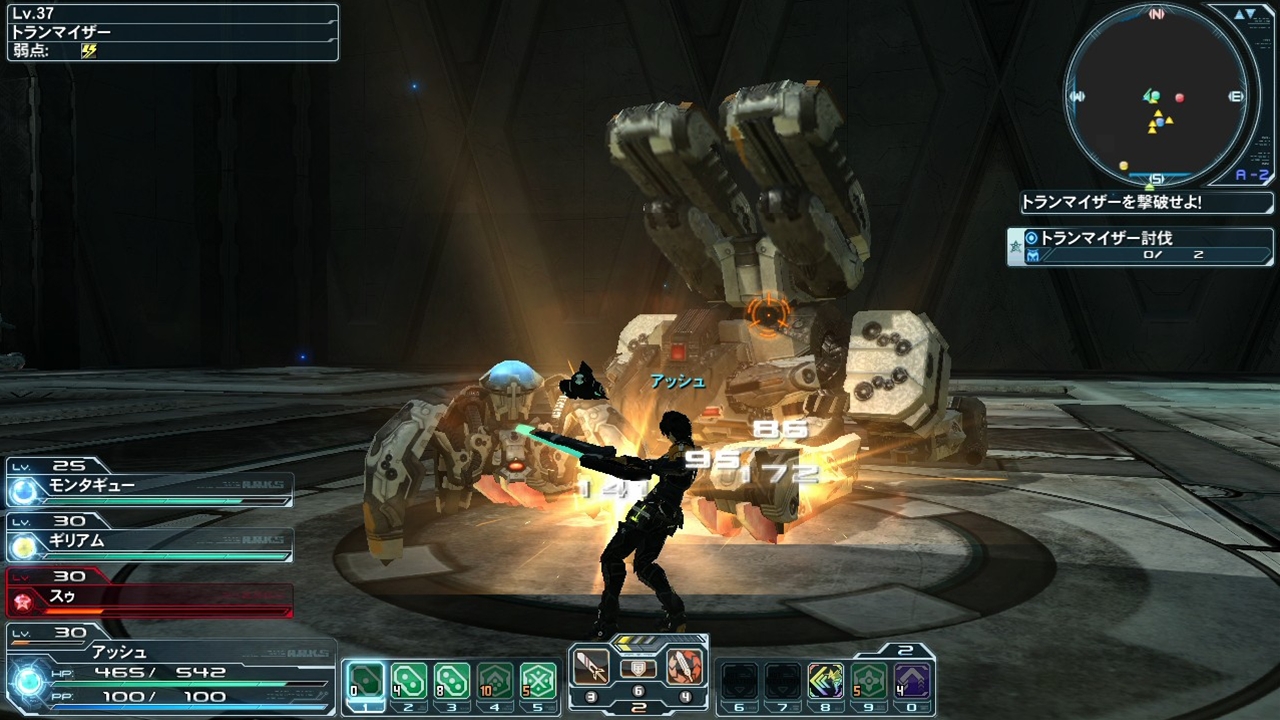Viewport: 1280px width, 720px height.
Task: Click the トランマイザーを撃破せよ! objective banner
Action: coord(1146,202)
